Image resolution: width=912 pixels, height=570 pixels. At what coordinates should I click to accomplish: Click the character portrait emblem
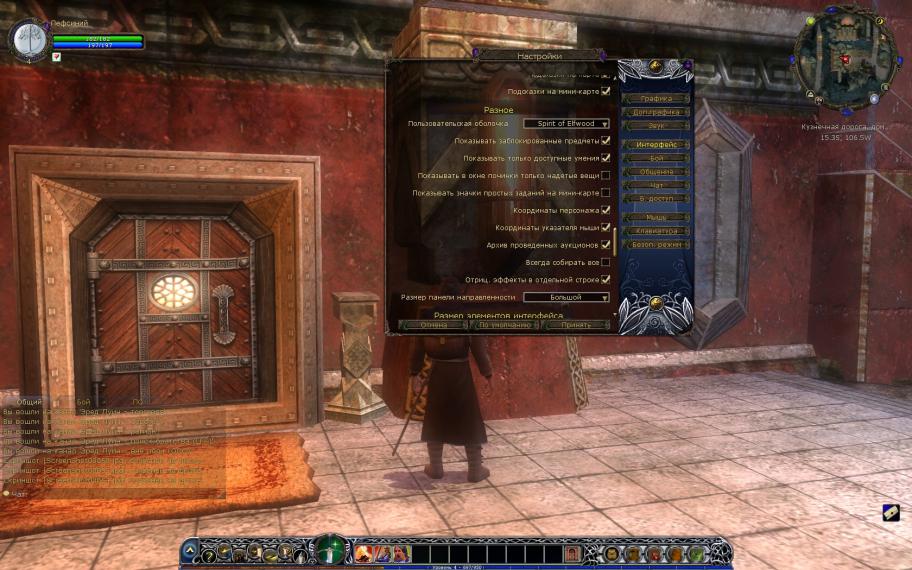(29, 39)
